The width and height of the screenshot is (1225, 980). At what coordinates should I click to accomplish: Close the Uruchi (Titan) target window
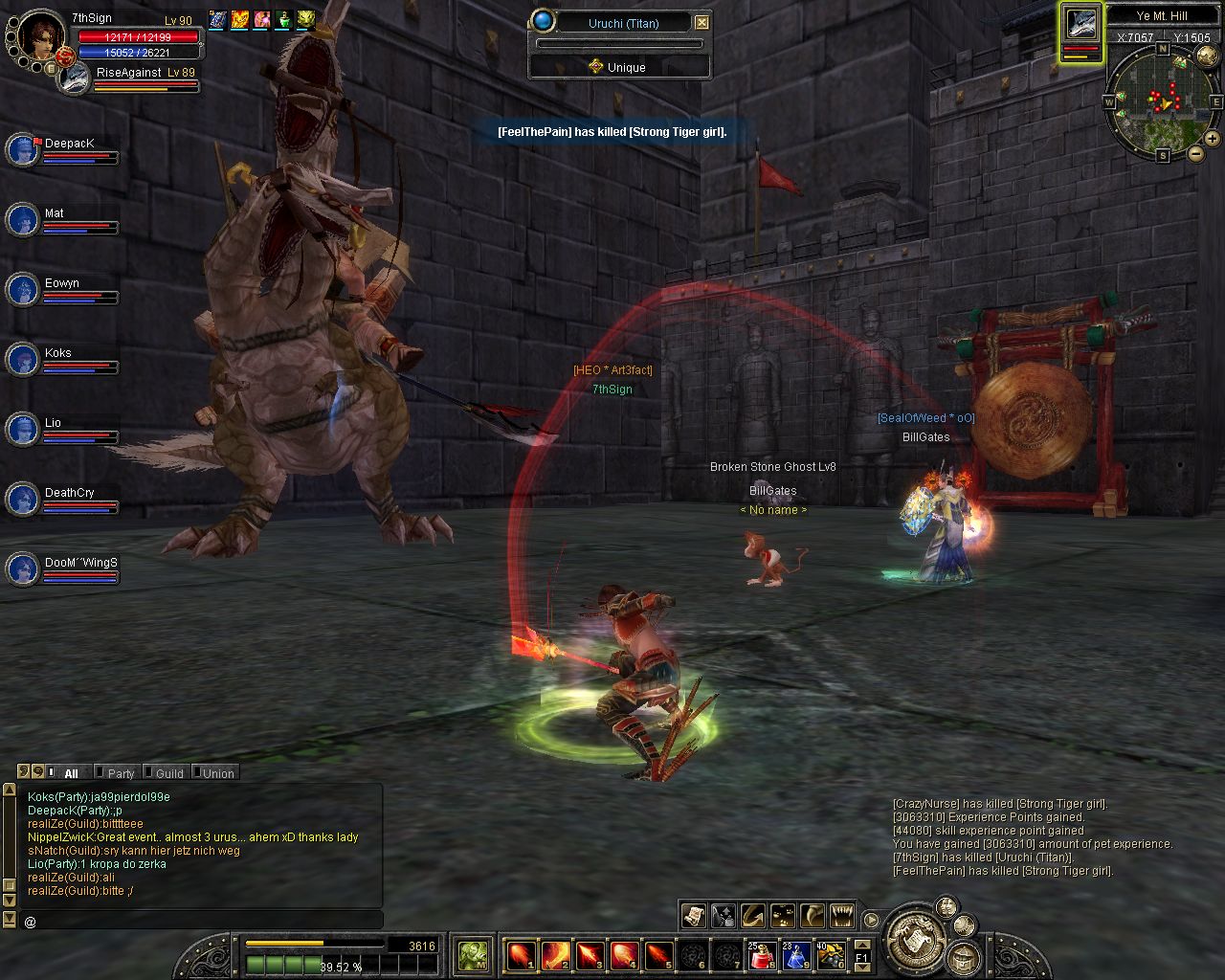coord(702,22)
